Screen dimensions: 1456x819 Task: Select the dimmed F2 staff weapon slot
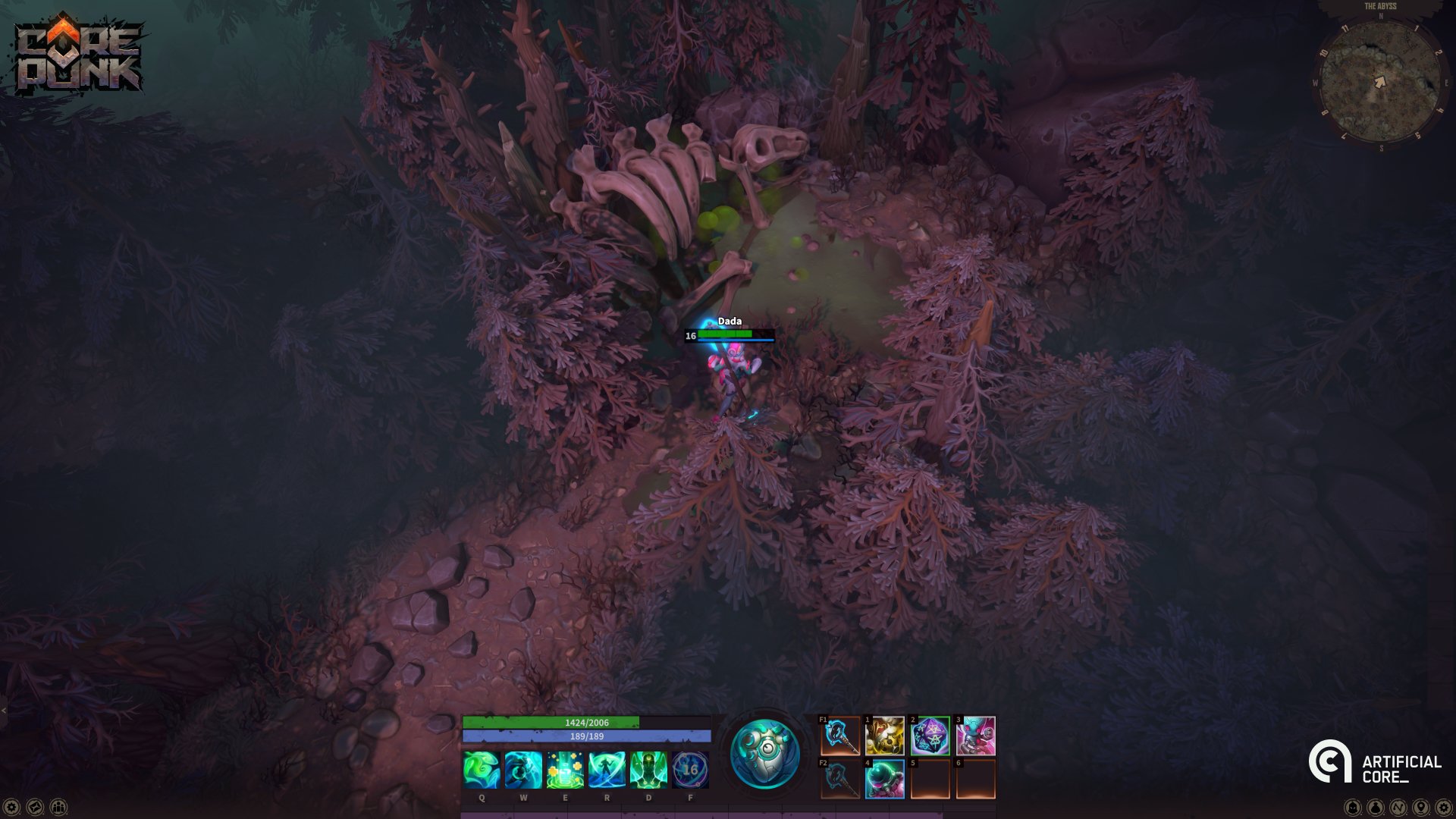pos(840,779)
